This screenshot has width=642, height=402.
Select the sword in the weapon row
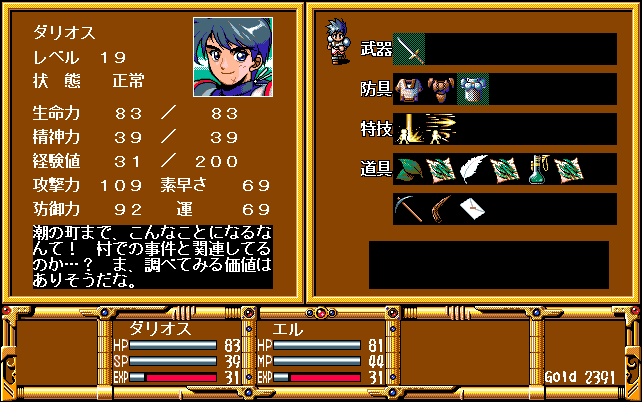pyautogui.click(x=409, y=49)
